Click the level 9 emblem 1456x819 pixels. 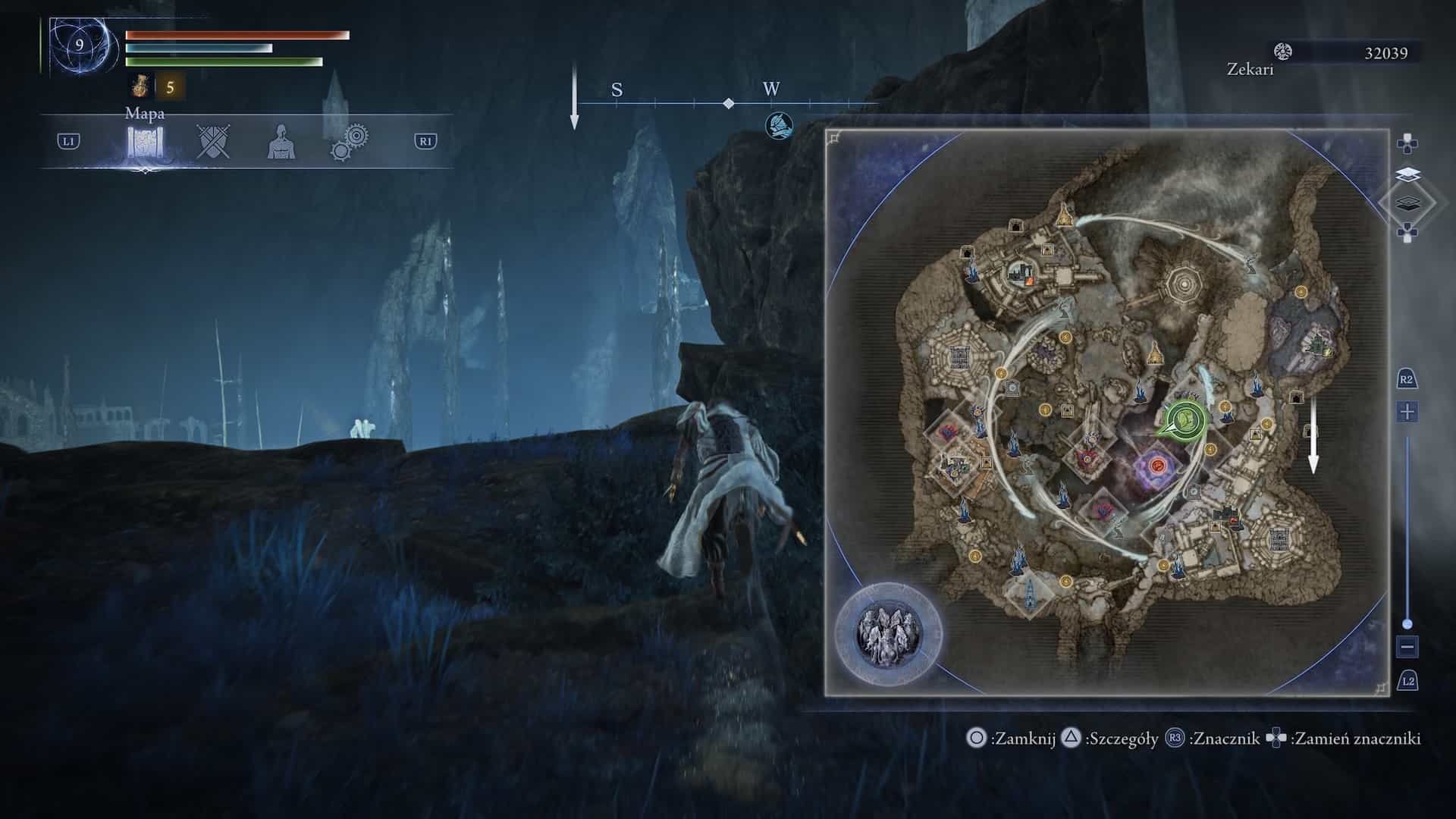click(x=79, y=45)
